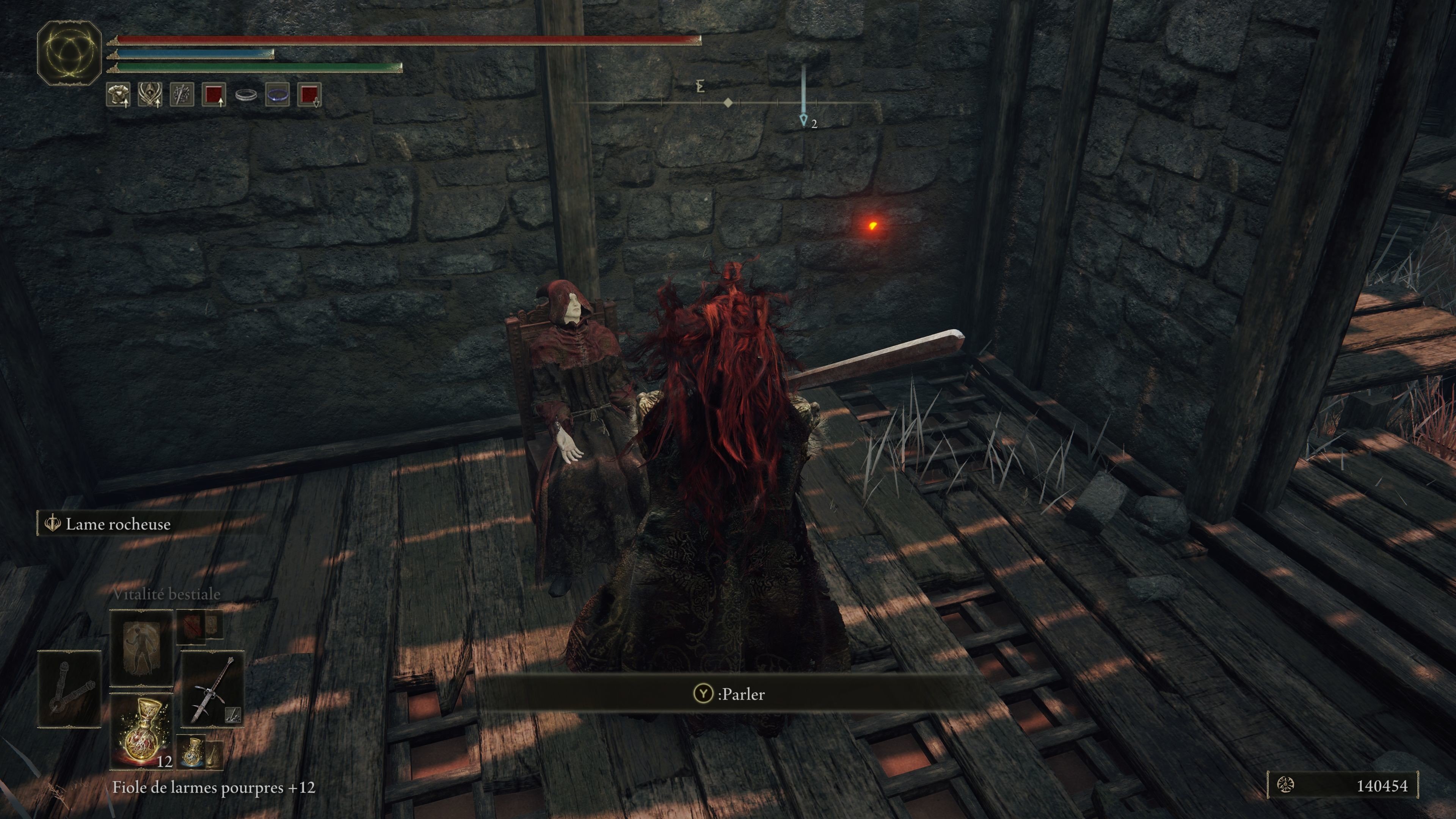Click the hooded figure buff icon
Screen dimensions: 1456x819
point(150,94)
